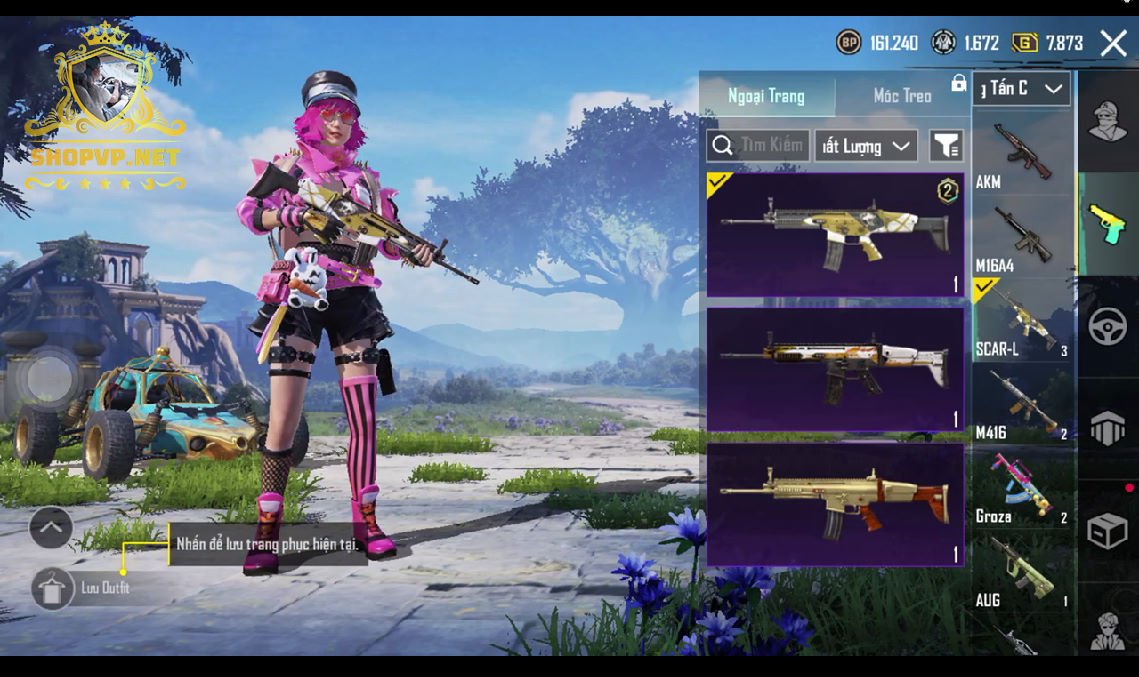Select Groza in the weapon list

[x=1022, y=488]
